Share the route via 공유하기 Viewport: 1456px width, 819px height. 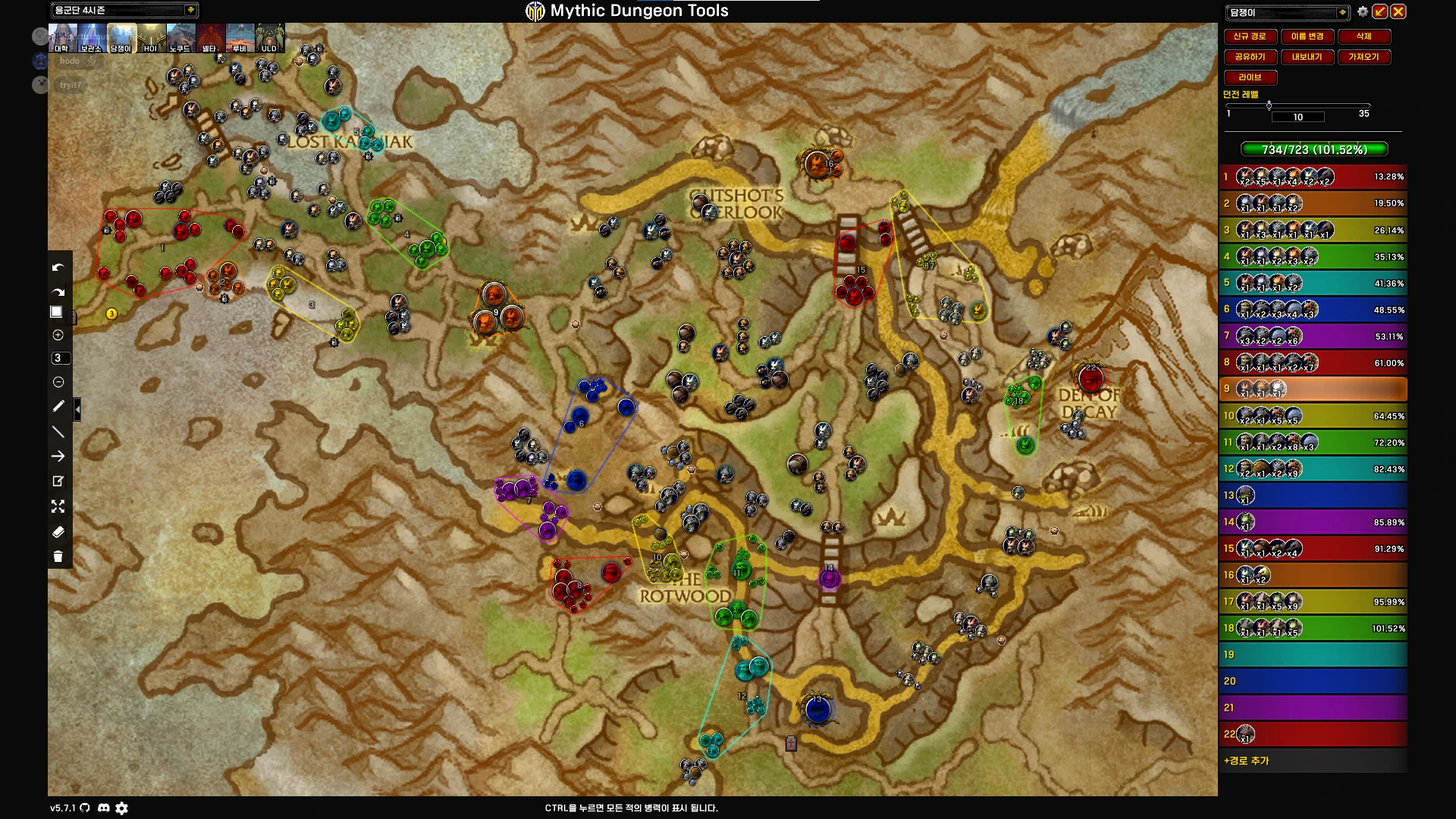click(x=1249, y=57)
